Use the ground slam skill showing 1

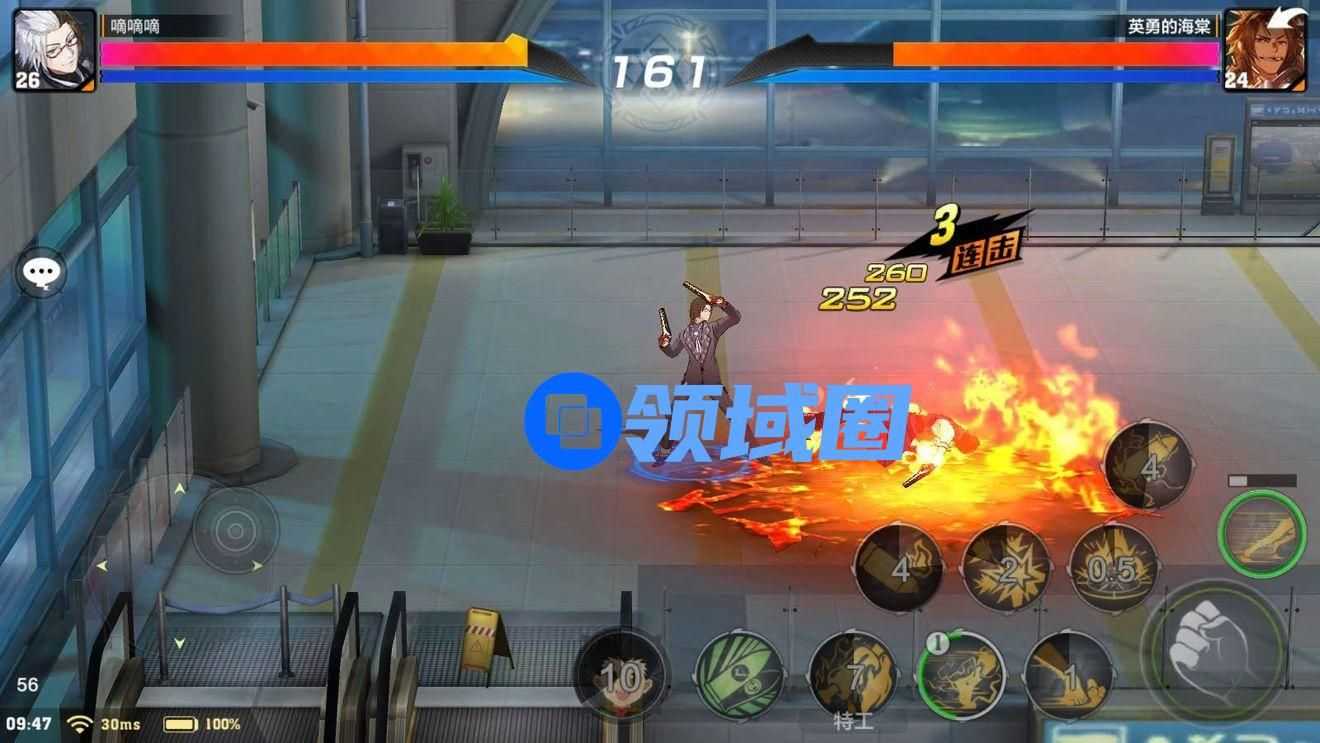tap(1069, 677)
